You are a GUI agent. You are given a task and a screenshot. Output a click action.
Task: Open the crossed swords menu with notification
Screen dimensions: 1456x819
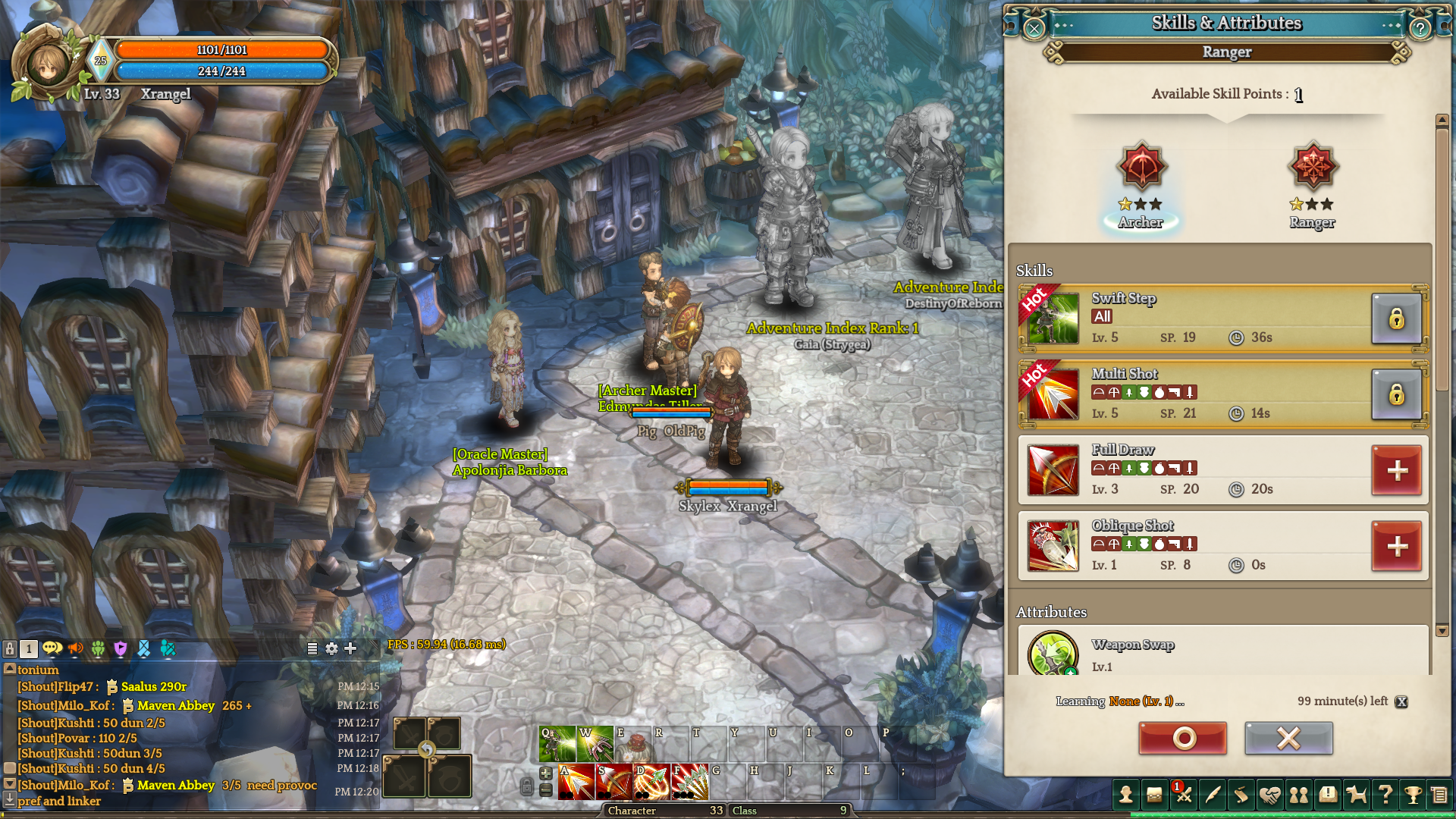(1183, 795)
